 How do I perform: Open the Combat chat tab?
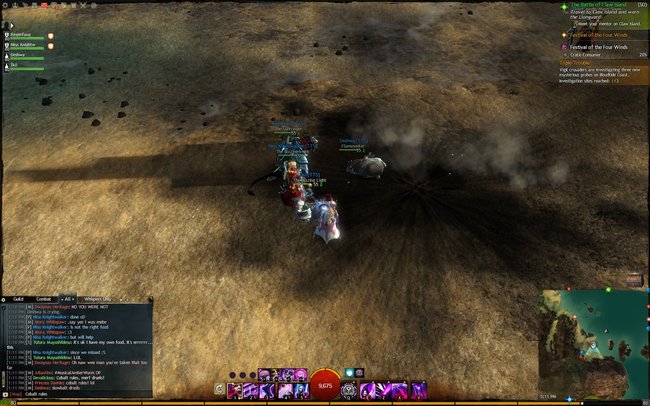(44, 299)
